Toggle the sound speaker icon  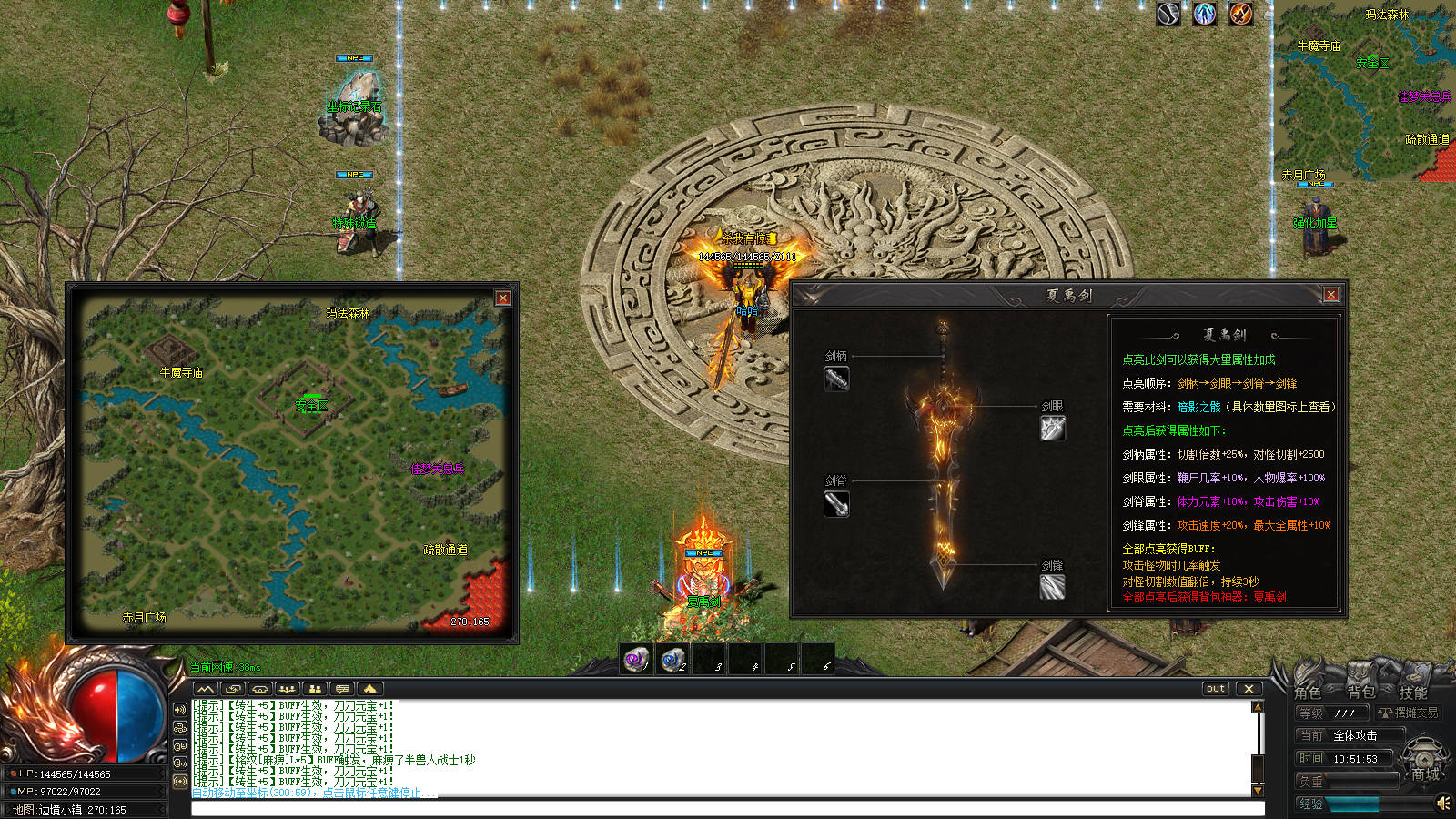tap(1443, 803)
